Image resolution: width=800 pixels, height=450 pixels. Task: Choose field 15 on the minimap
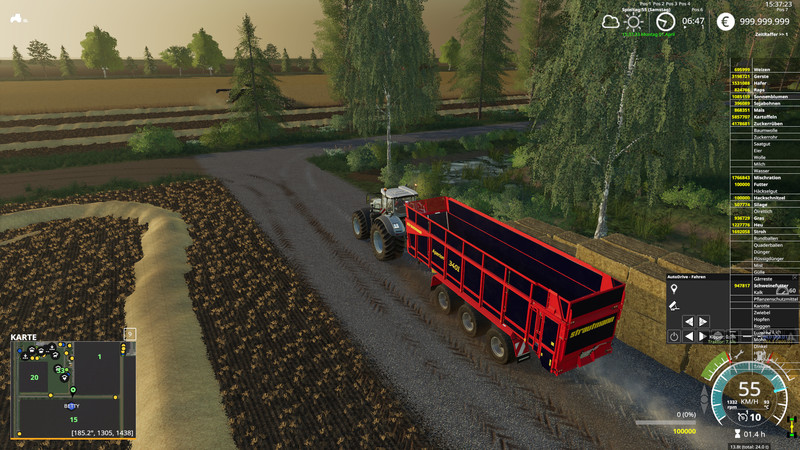[73, 420]
